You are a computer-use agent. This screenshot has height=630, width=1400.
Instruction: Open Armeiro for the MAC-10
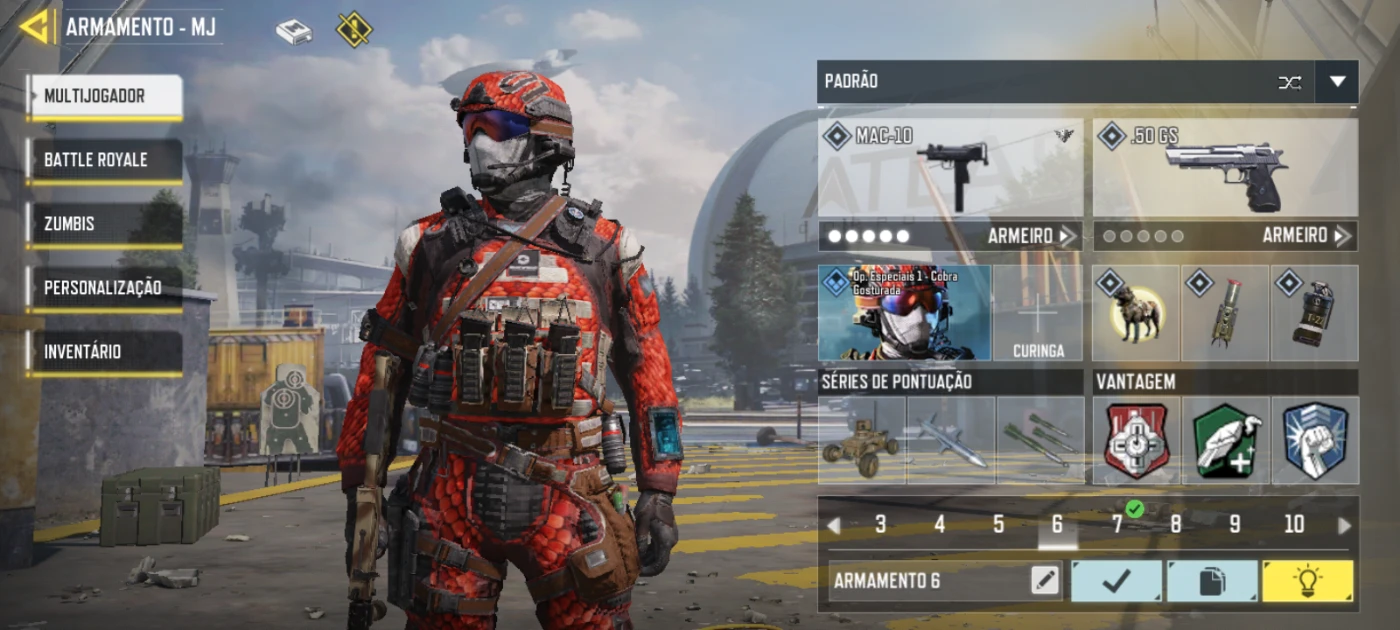(x=1032, y=236)
